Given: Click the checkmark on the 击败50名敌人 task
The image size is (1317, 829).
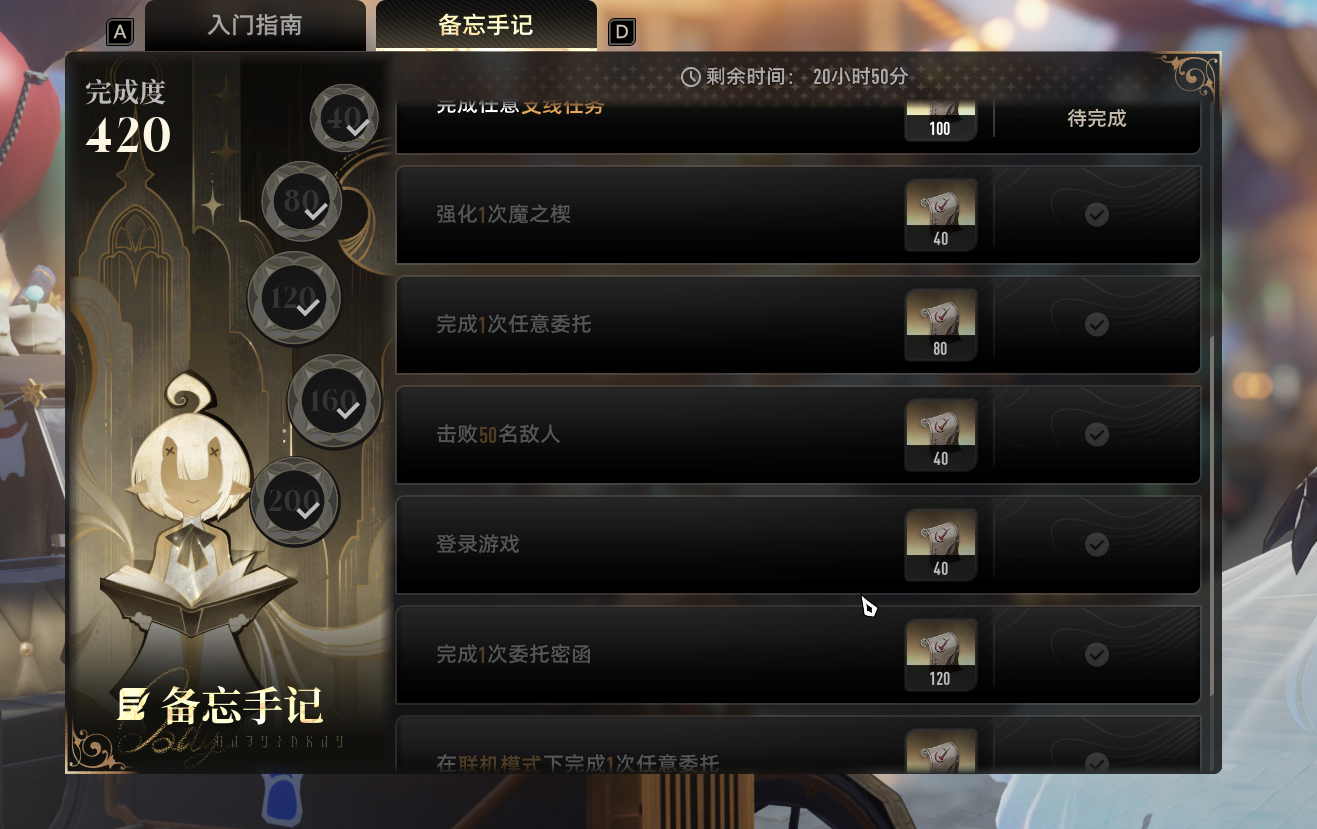Looking at the screenshot, I should tap(1096, 434).
